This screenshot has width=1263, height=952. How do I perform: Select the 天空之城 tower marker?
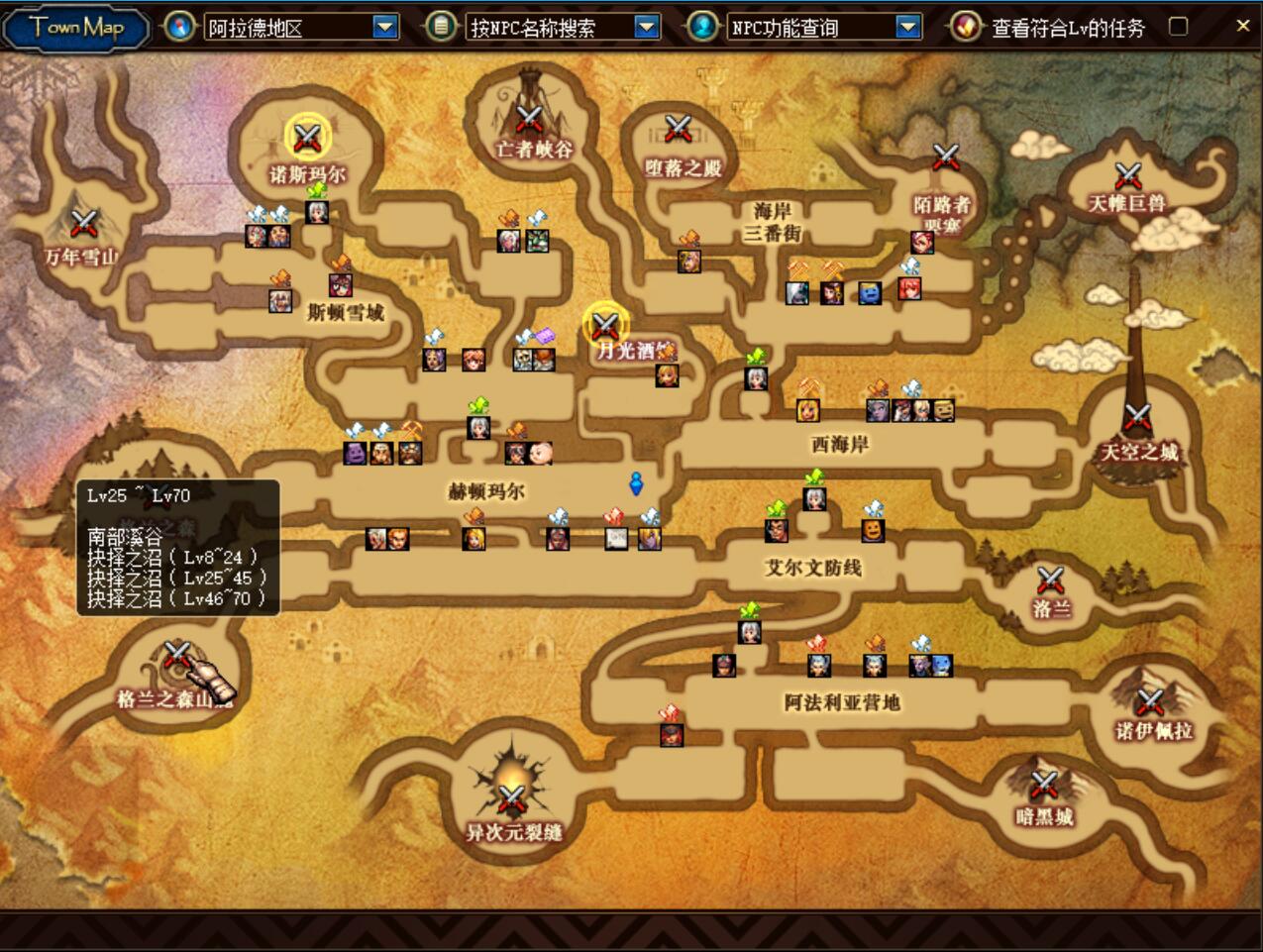pos(1138,417)
